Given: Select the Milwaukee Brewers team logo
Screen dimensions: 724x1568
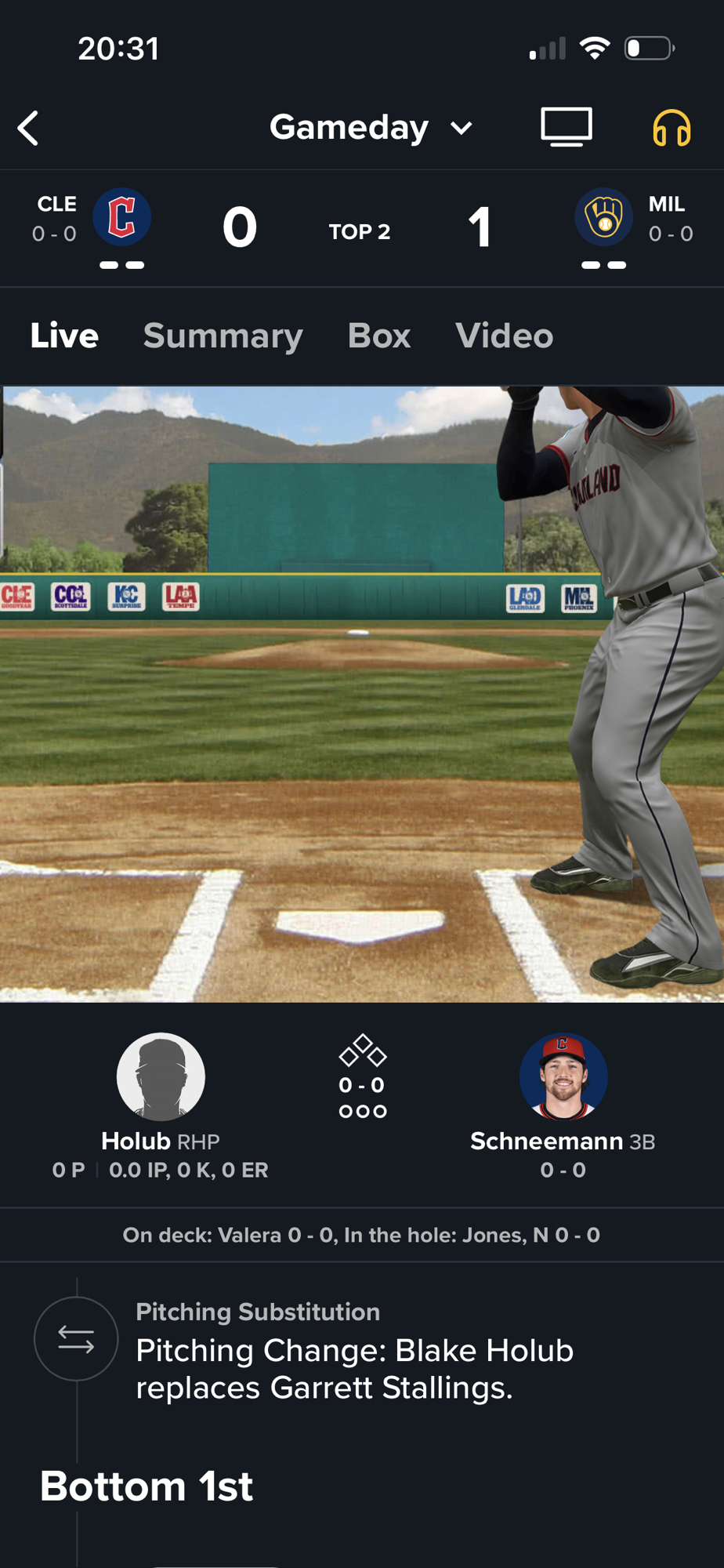Looking at the screenshot, I should pos(603,217).
